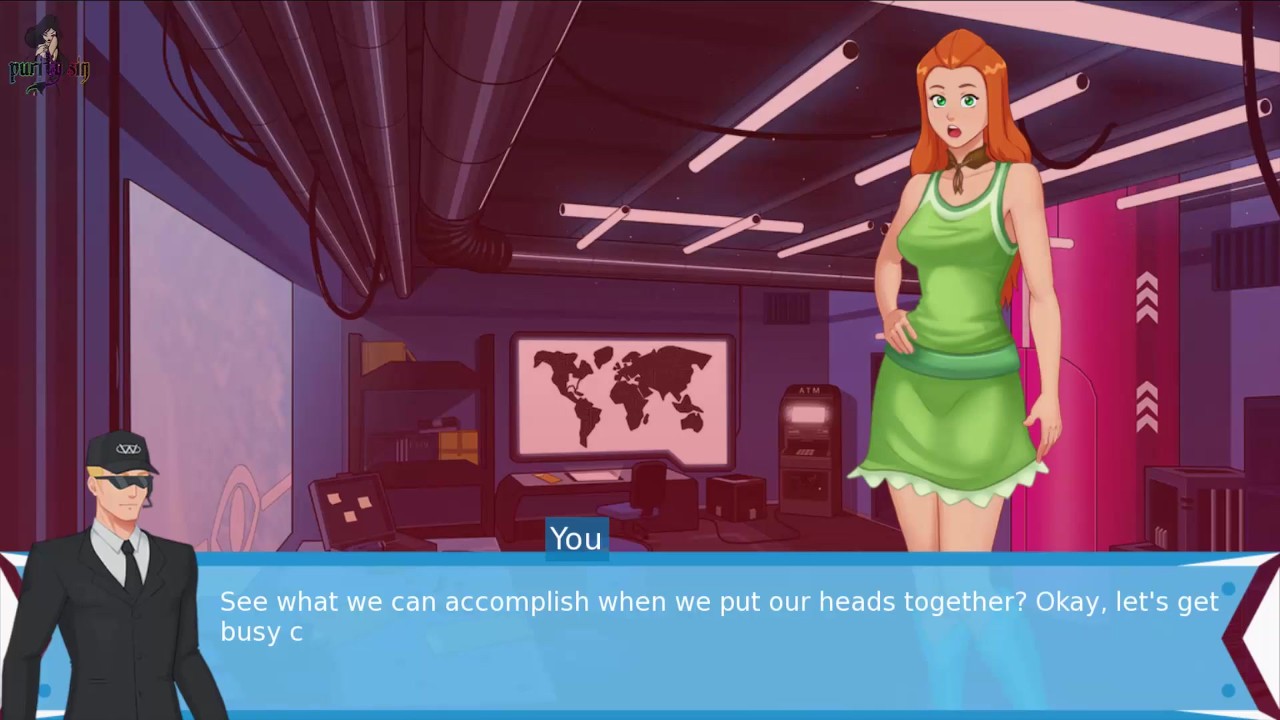Viewport: 1280px width, 720px height.
Task: Click the 'You' speaker name tag
Action: pyautogui.click(x=575, y=539)
